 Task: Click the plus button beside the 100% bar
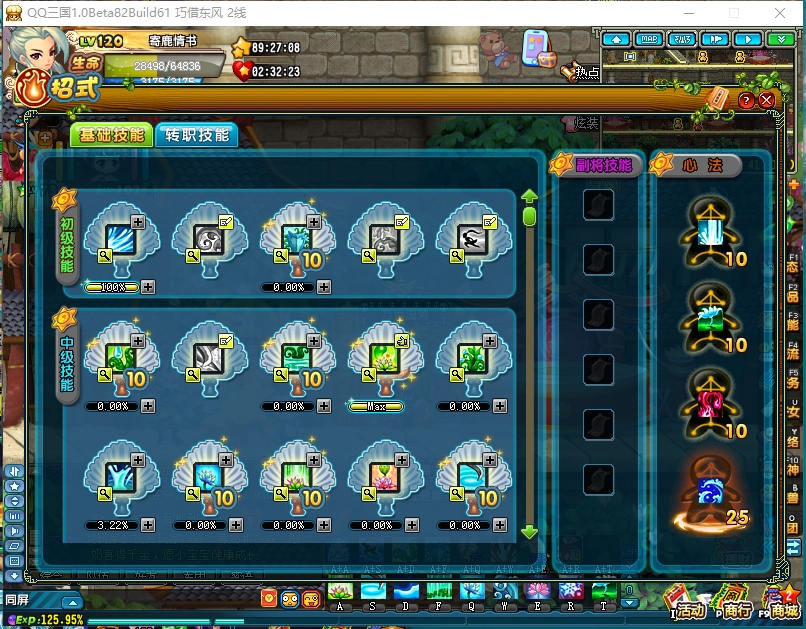point(148,287)
